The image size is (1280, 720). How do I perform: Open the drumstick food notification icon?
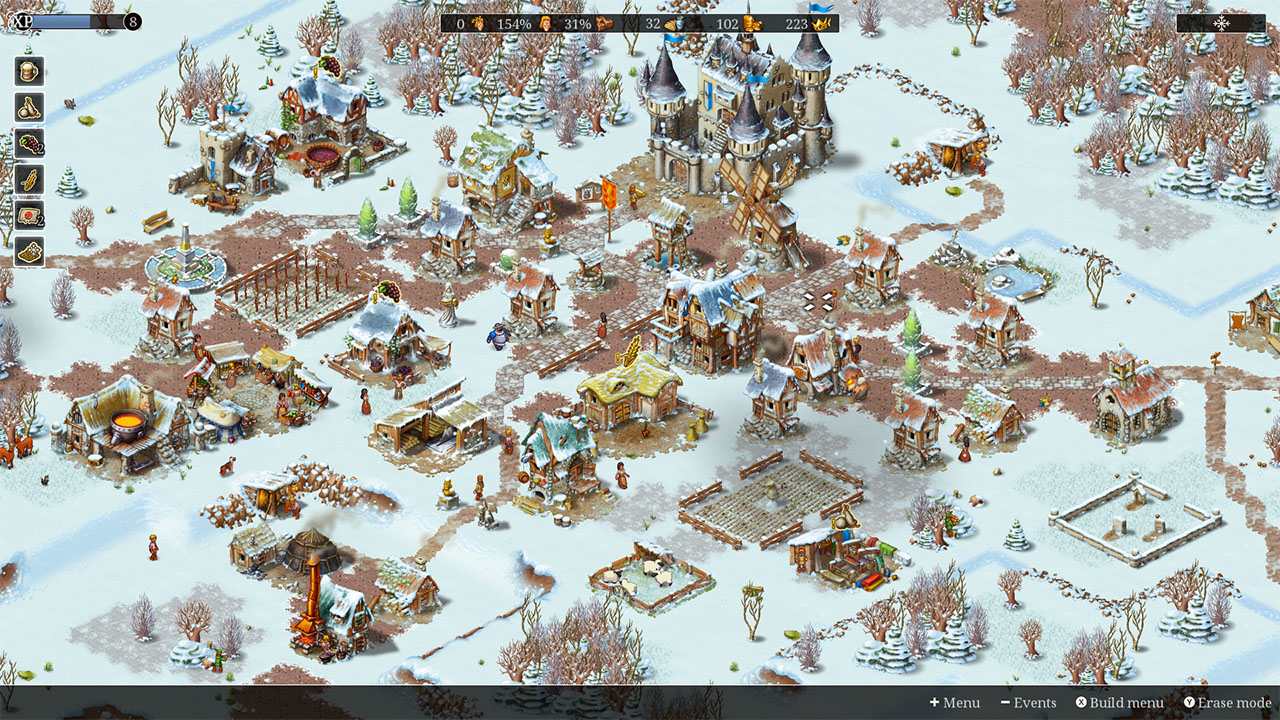pyautogui.click(x=27, y=106)
